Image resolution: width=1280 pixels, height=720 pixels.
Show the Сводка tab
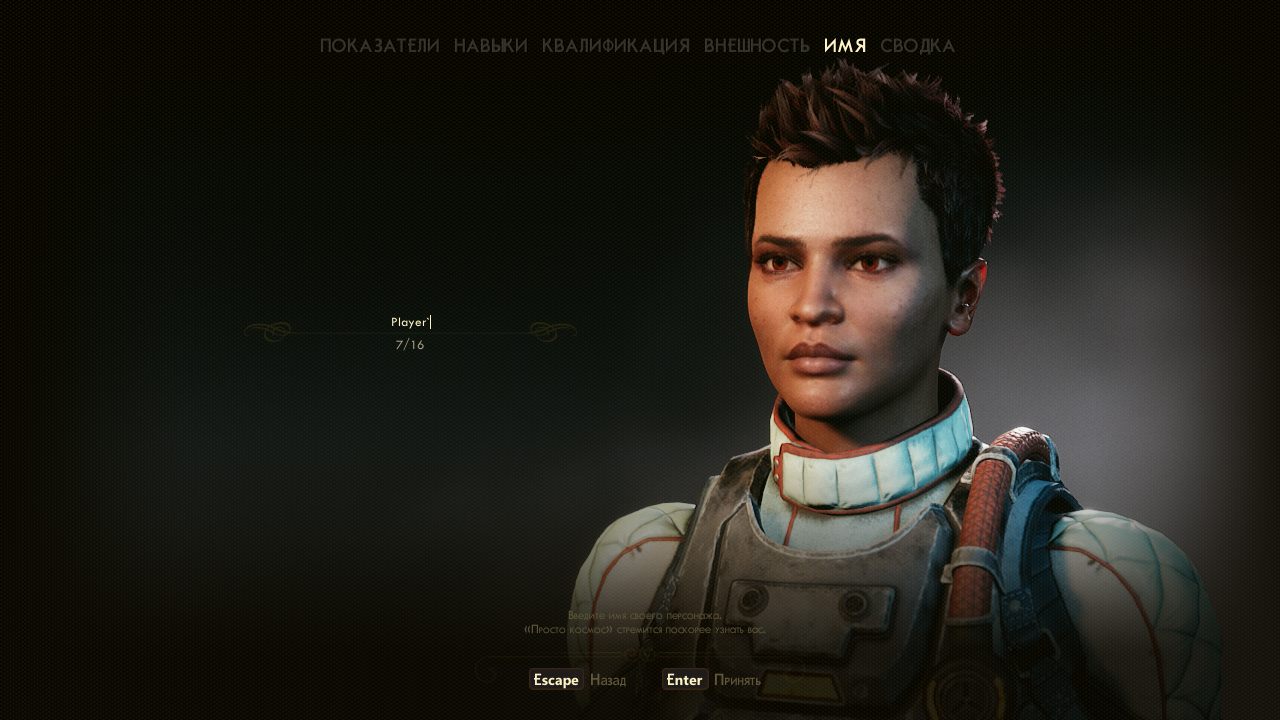coord(917,46)
